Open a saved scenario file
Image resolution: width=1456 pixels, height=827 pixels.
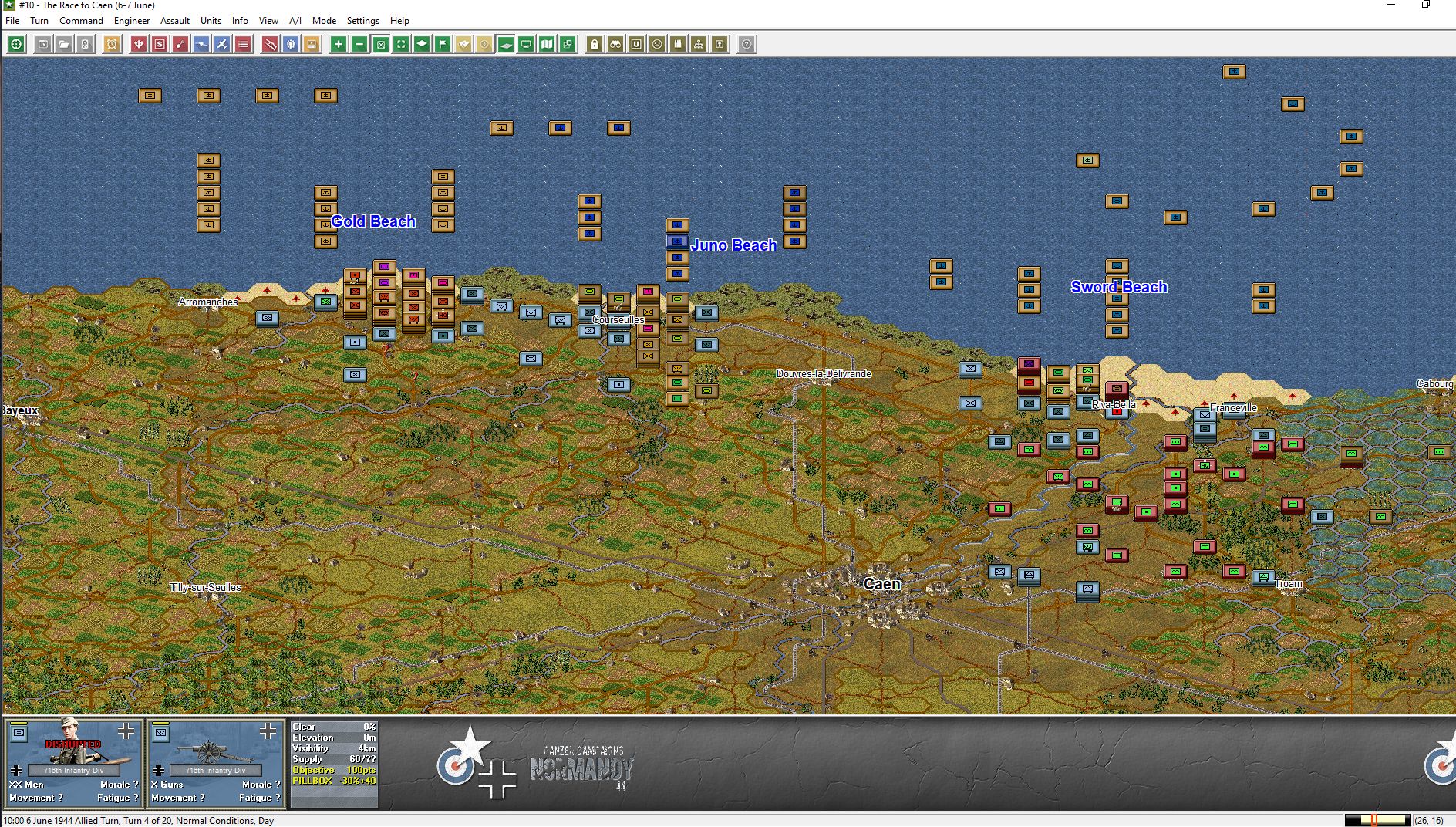[x=62, y=45]
